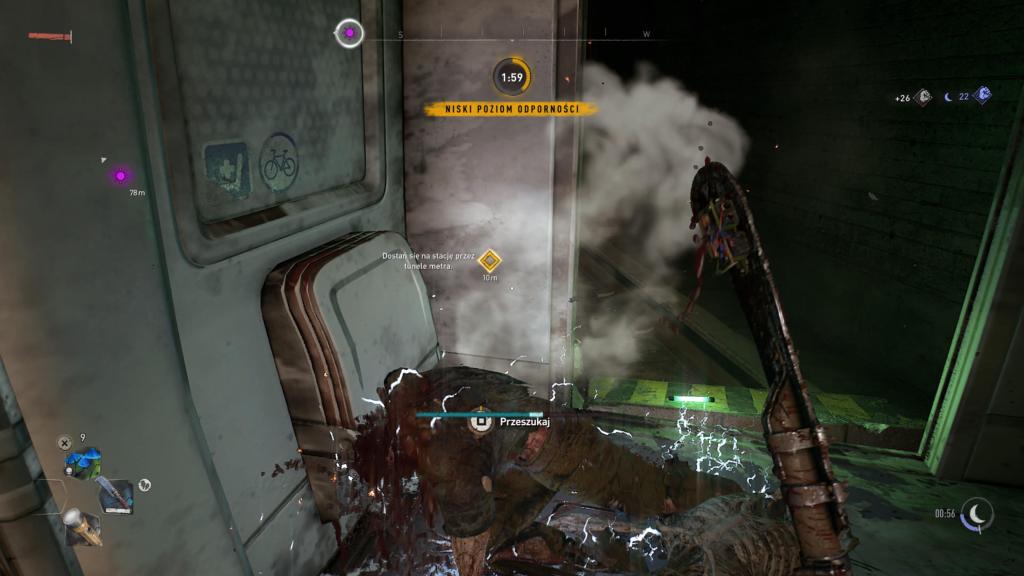Click the white fist combat XP icon
Screen dimensions: 1024x576
tap(923, 97)
